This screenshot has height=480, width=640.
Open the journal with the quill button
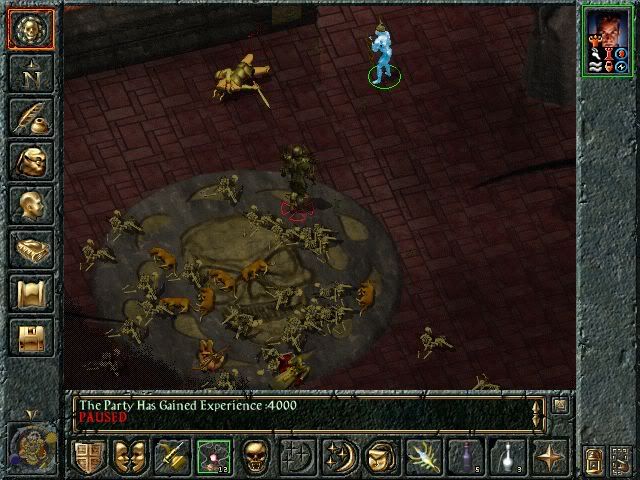click(x=31, y=118)
